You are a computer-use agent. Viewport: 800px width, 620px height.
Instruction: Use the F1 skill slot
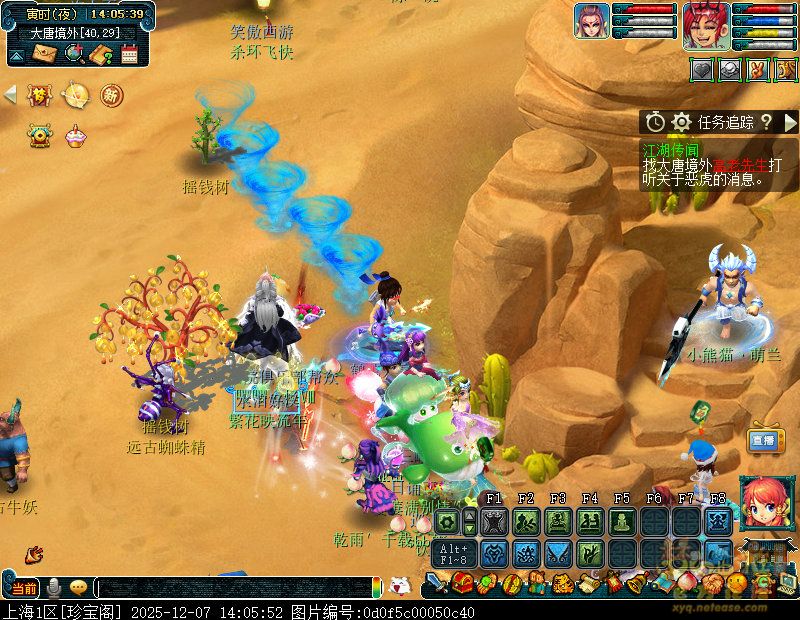[493, 521]
